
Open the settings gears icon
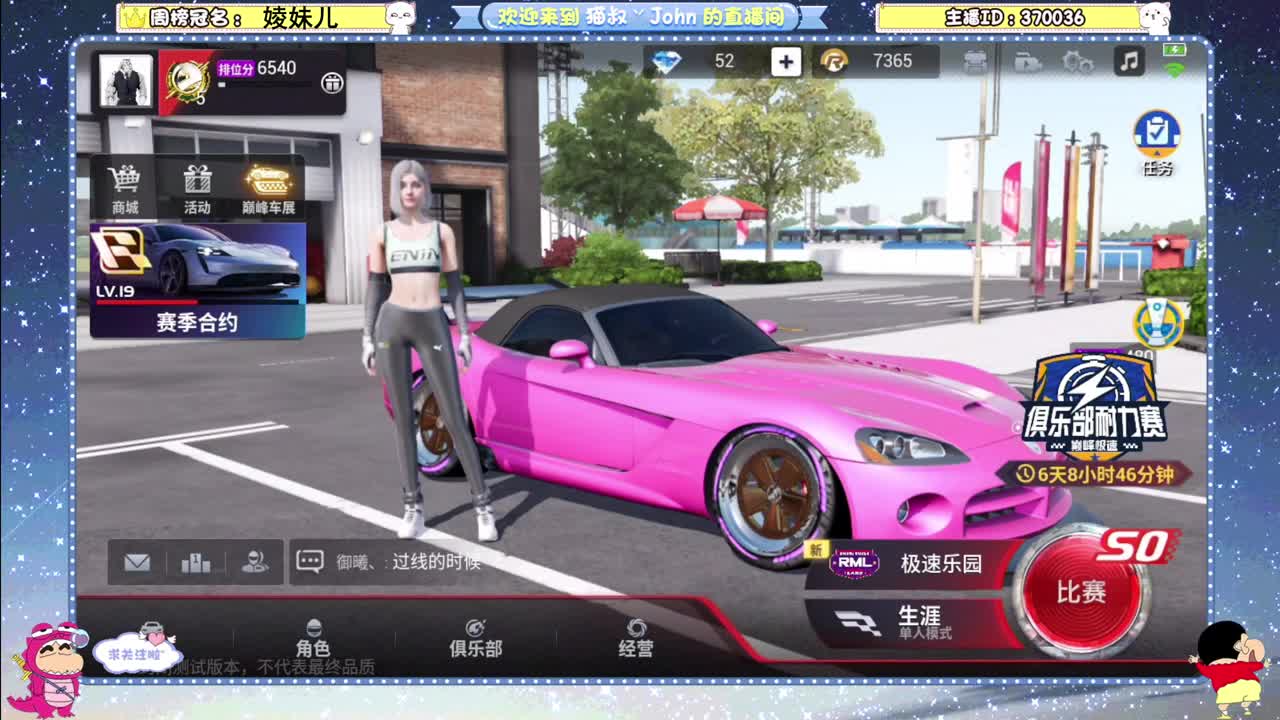pyautogui.click(x=1077, y=61)
